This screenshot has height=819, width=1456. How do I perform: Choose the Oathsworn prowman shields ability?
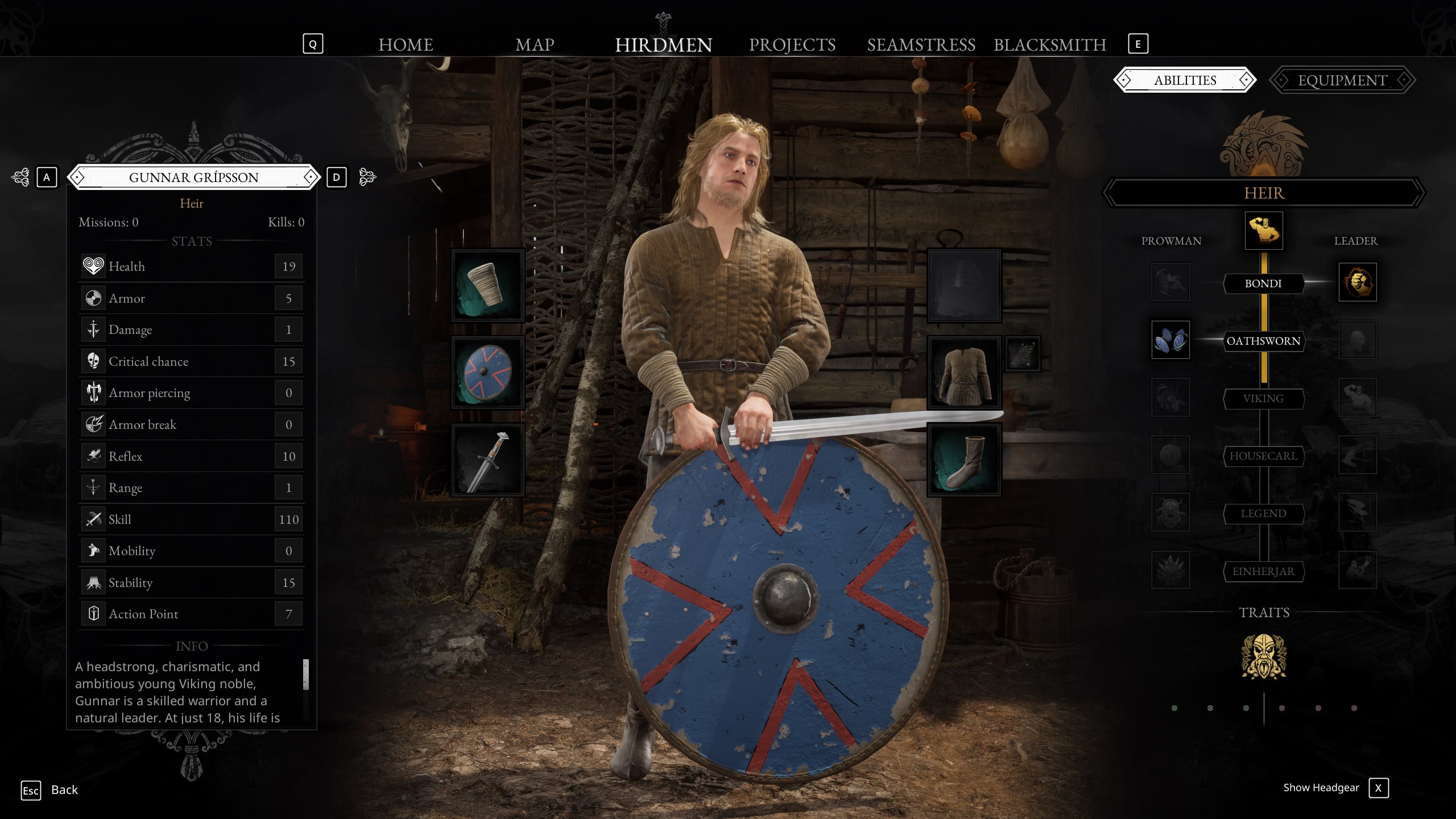(1170, 340)
